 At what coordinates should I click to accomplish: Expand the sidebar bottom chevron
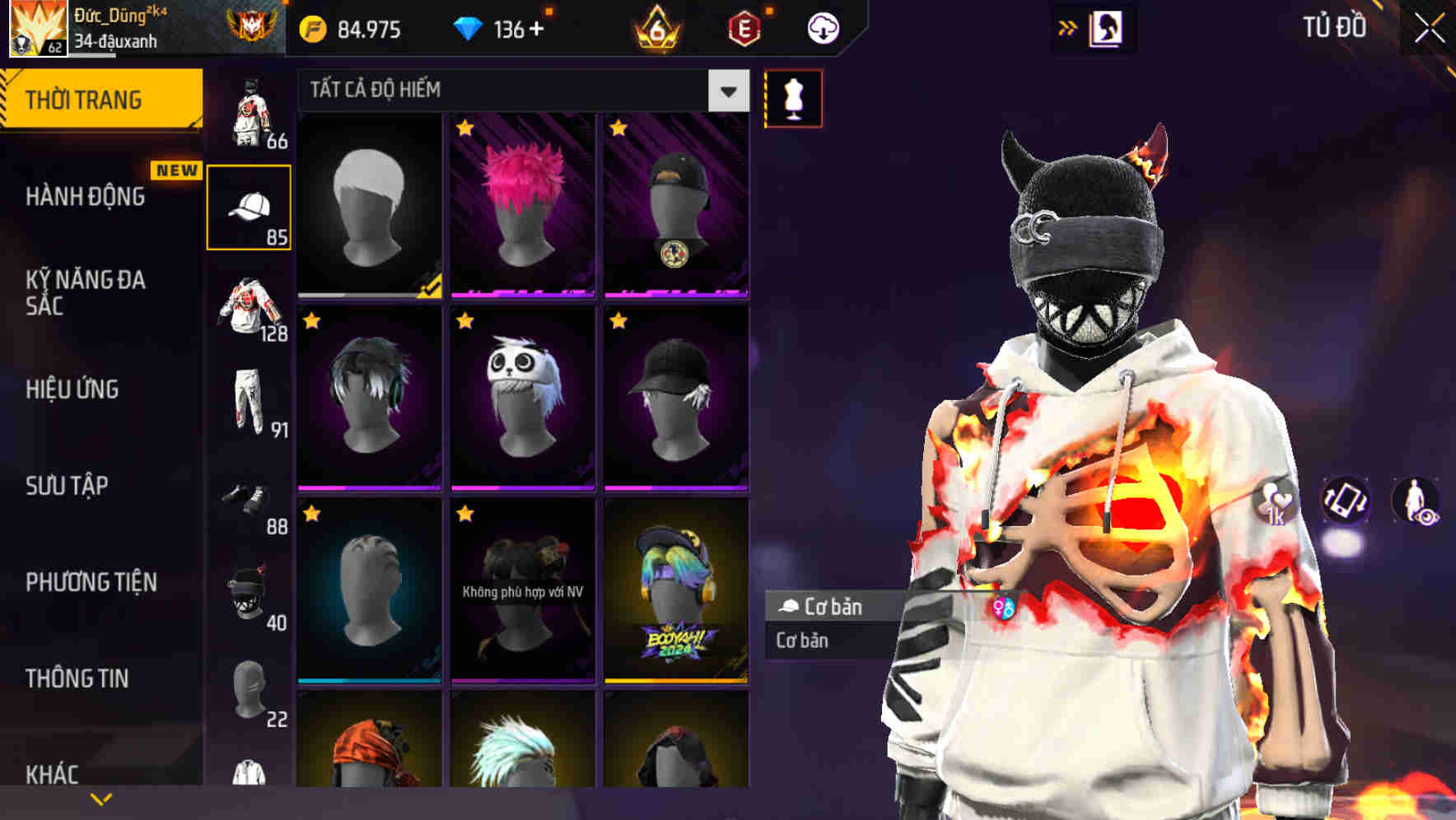click(100, 798)
